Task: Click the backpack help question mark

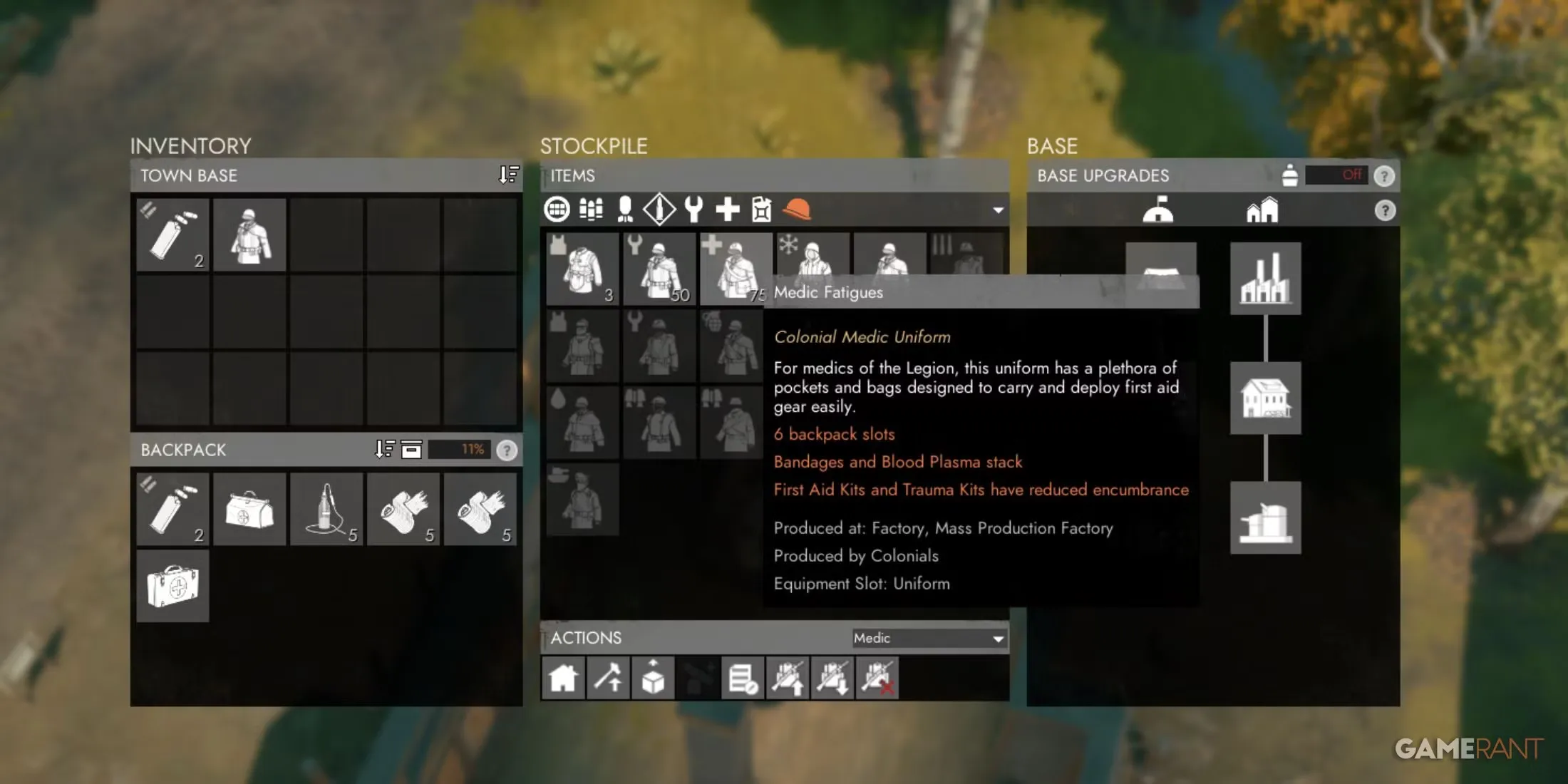Action: (507, 450)
